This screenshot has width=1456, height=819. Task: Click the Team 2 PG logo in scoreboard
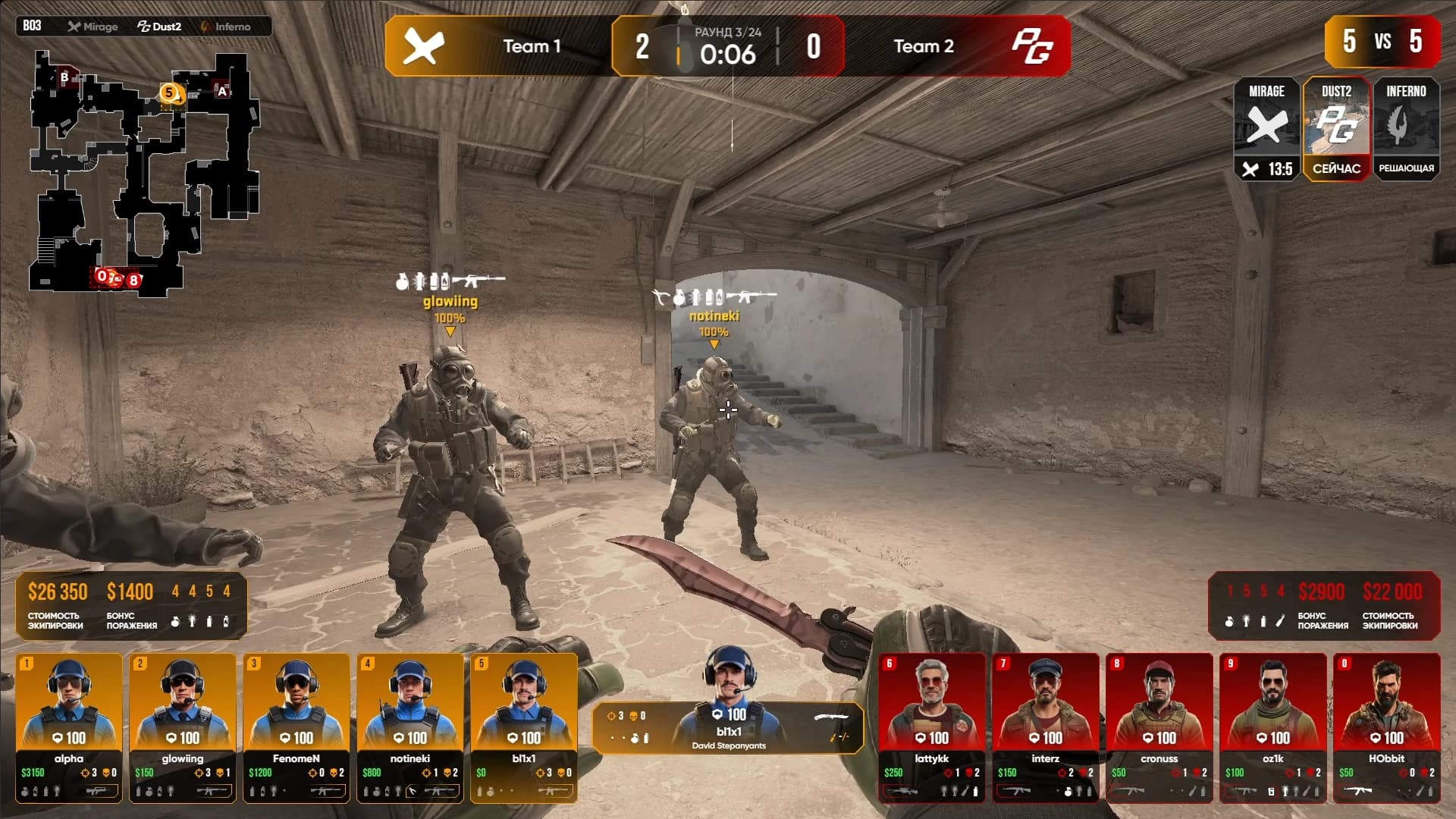pyautogui.click(x=1032, y=46)
